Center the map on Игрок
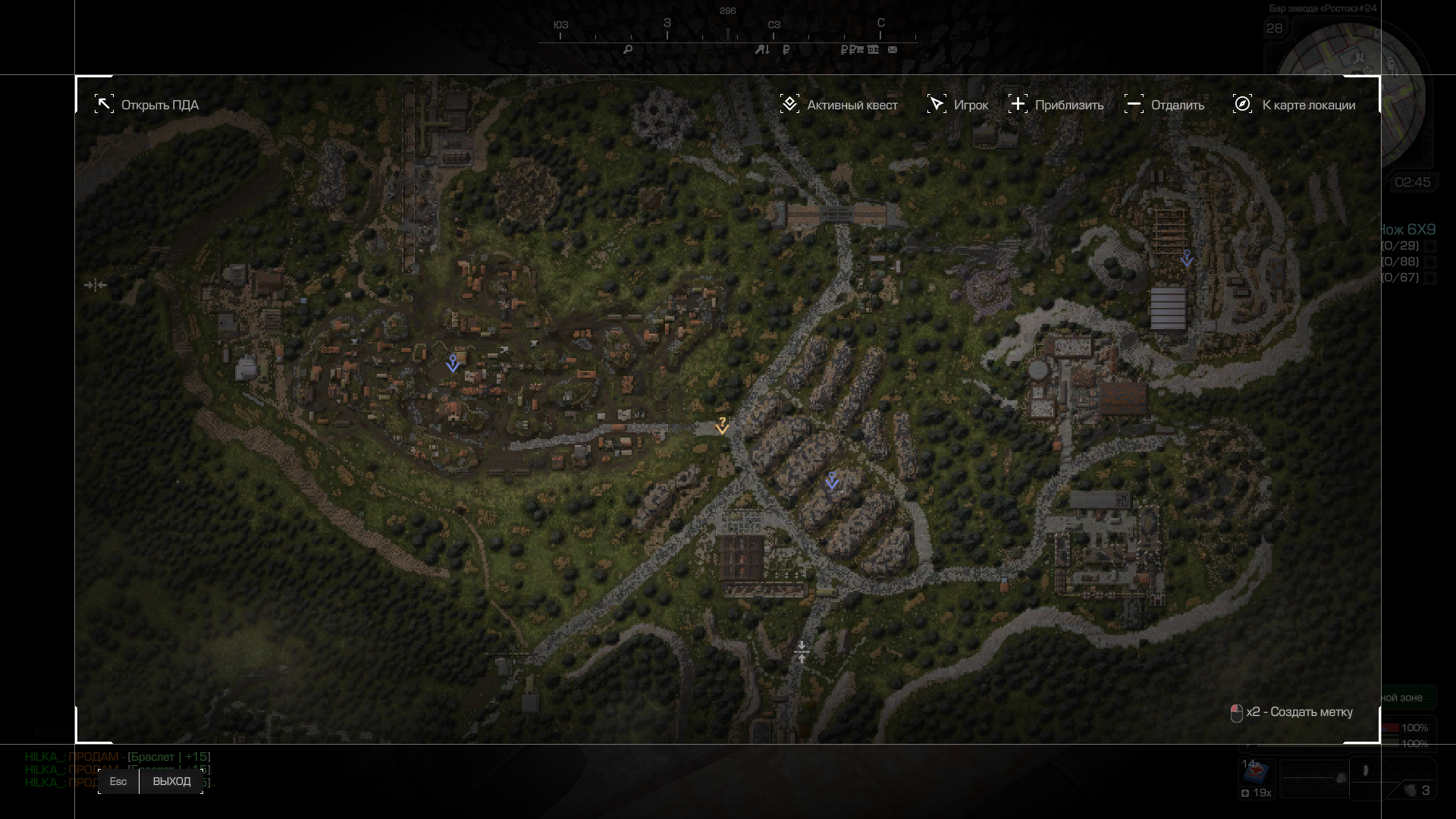 (958, 105)
